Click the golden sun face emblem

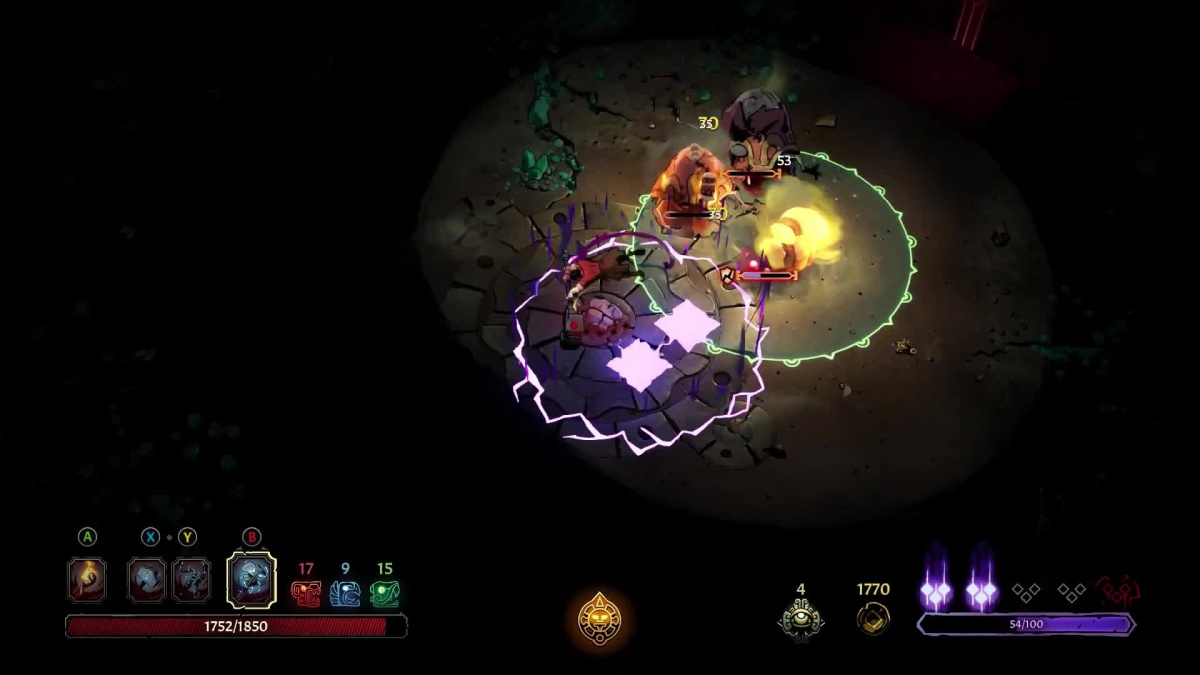coord(599,619)
